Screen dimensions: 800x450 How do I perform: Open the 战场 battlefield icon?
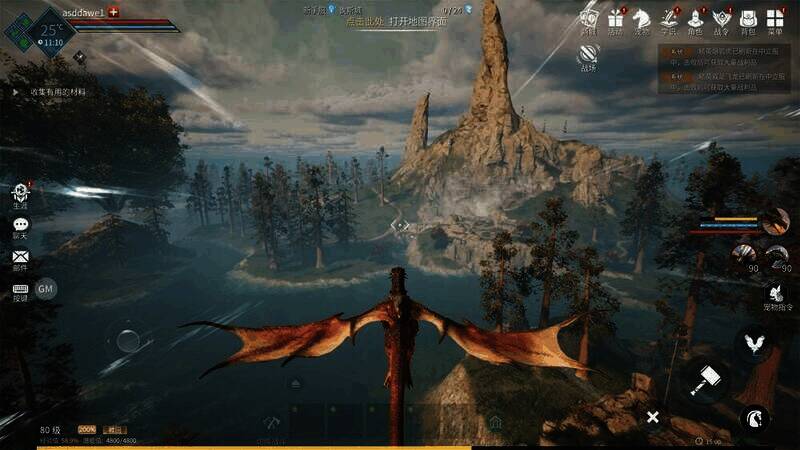(588, 55)
